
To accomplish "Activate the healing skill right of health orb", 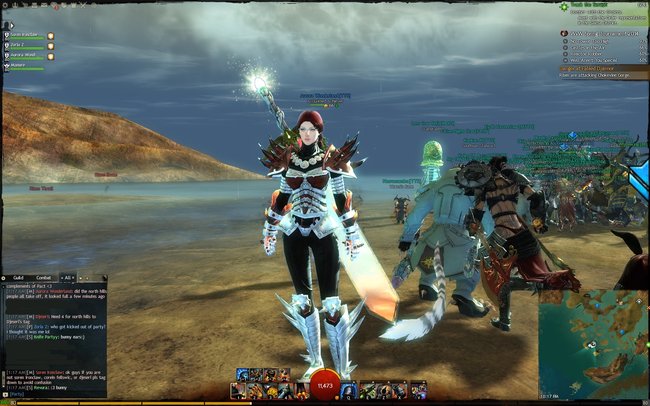I will (349, 389).
